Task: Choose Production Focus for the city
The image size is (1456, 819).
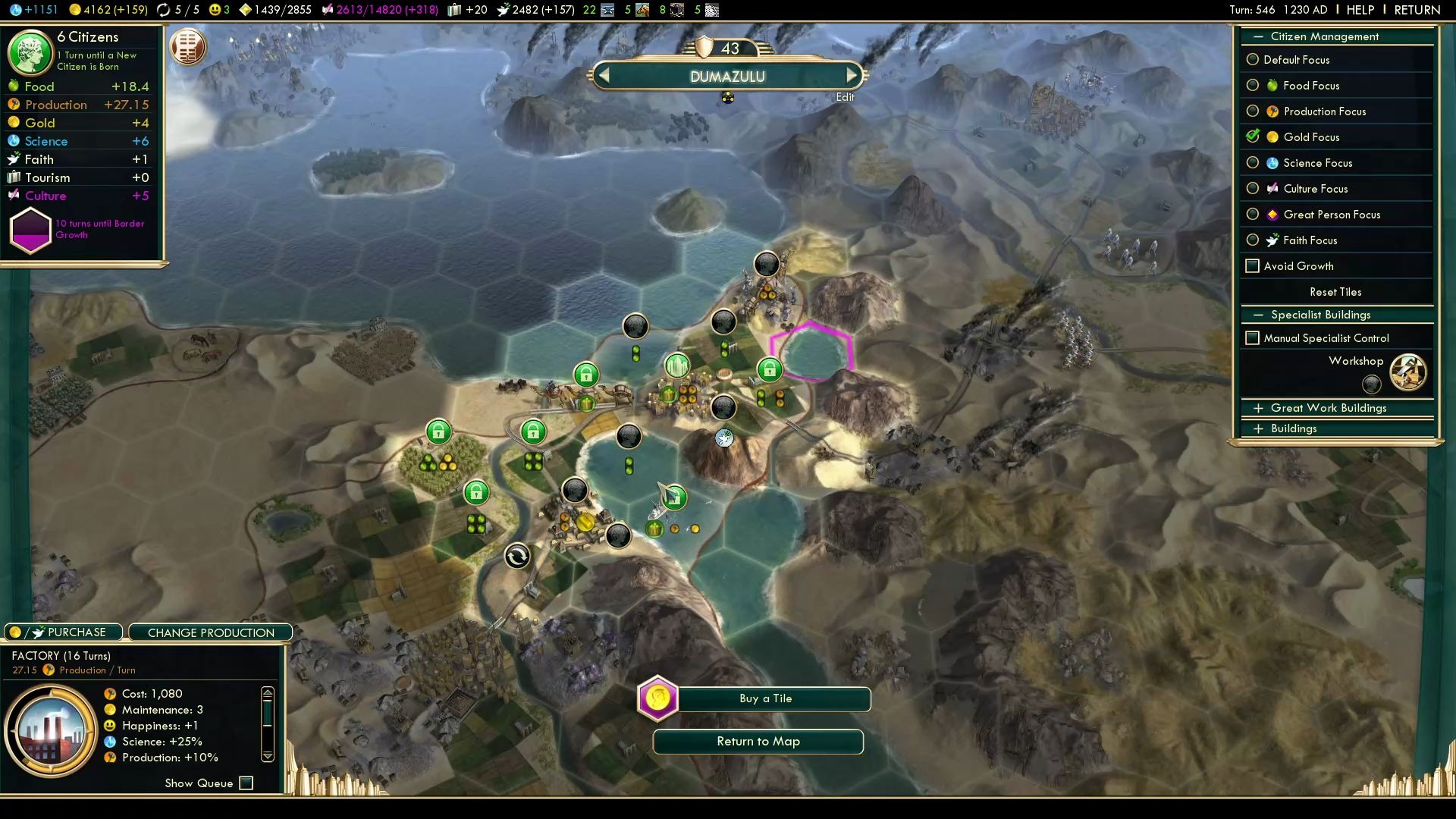Action: click(x=1253, y=111)
